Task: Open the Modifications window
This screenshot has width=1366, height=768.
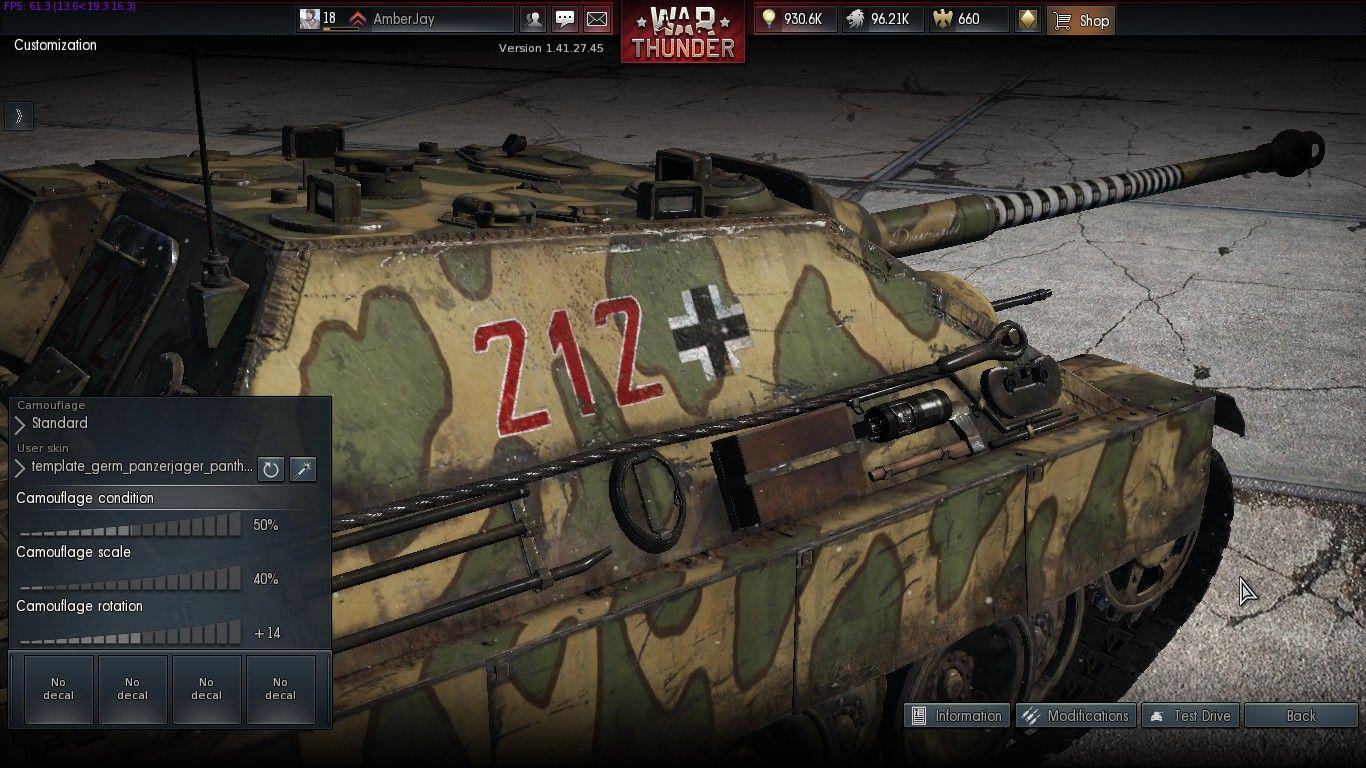Action: tap(1075, 715)
